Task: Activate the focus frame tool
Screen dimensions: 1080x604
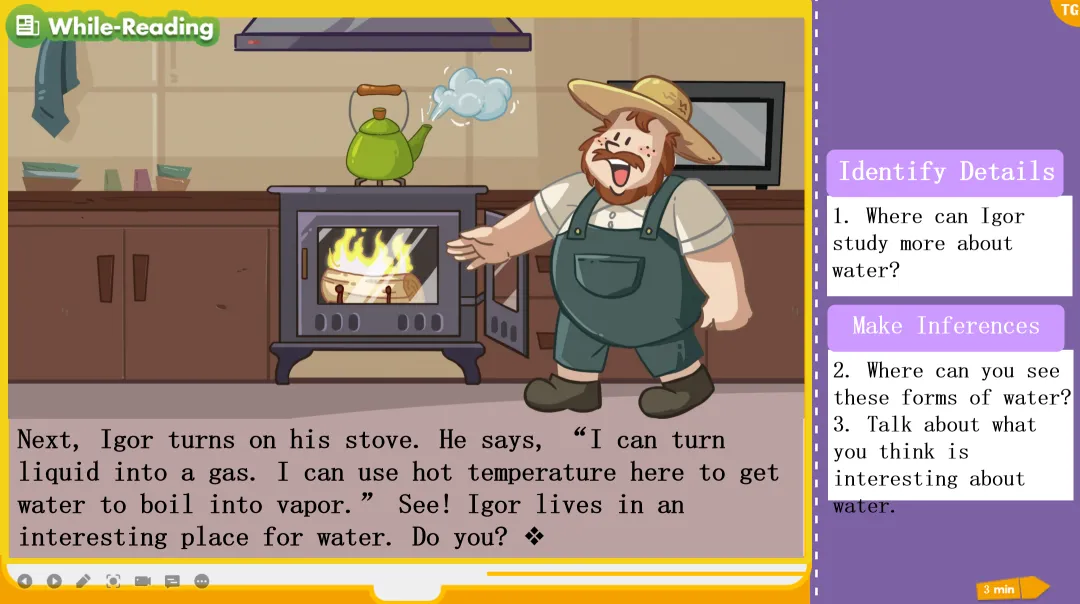Action: click(113, 581)
